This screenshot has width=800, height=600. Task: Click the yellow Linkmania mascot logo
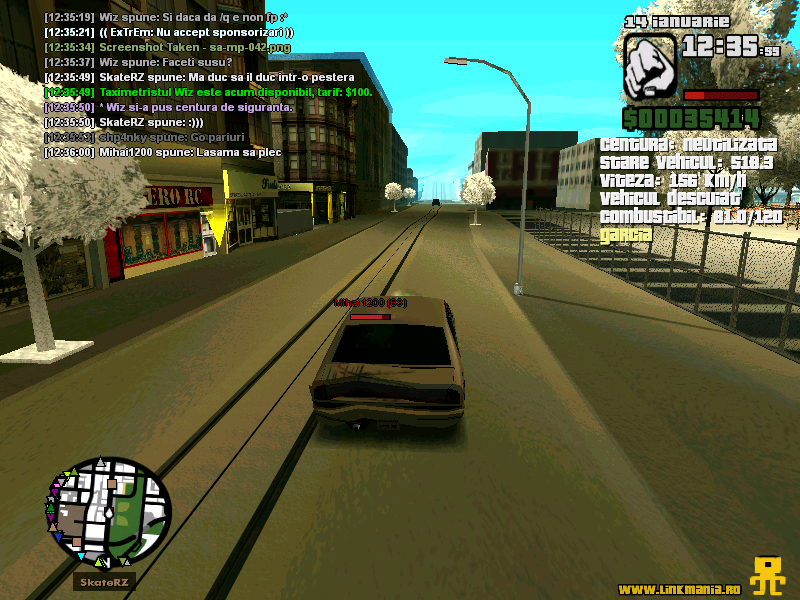[x=768, y=574]
